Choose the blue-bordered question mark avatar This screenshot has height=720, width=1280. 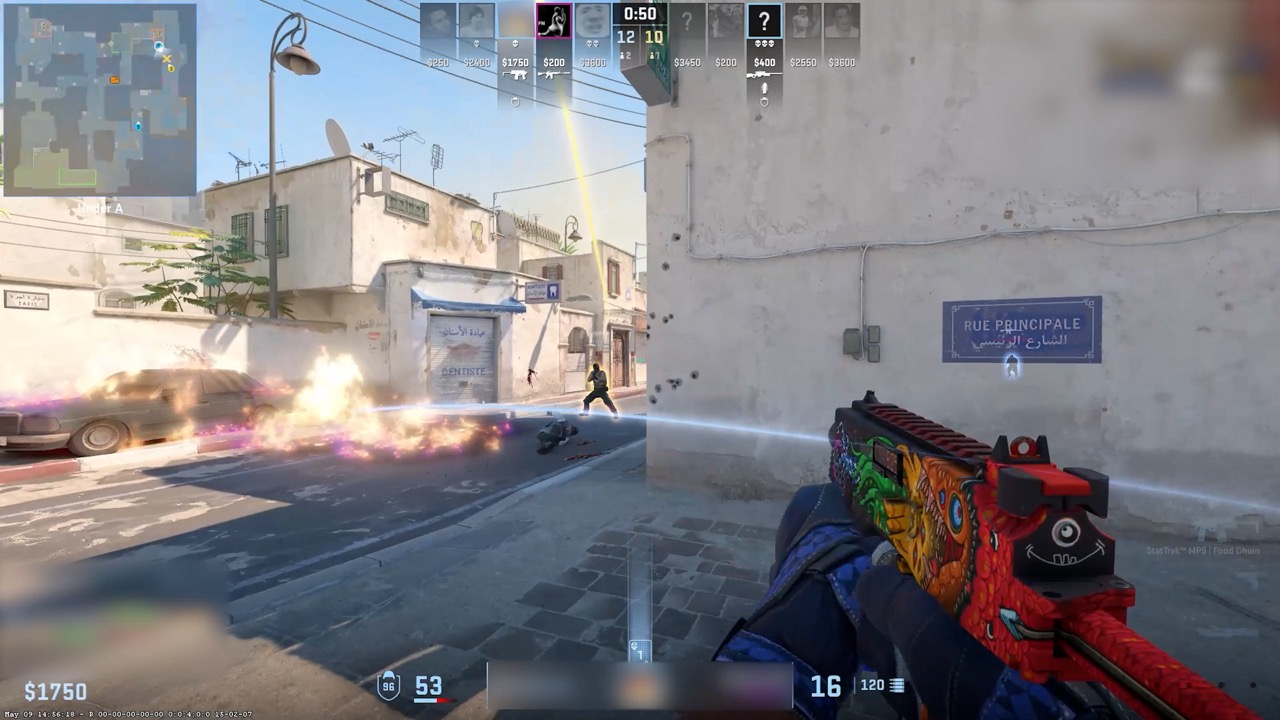pyautogui.click(x=764, y=21)
